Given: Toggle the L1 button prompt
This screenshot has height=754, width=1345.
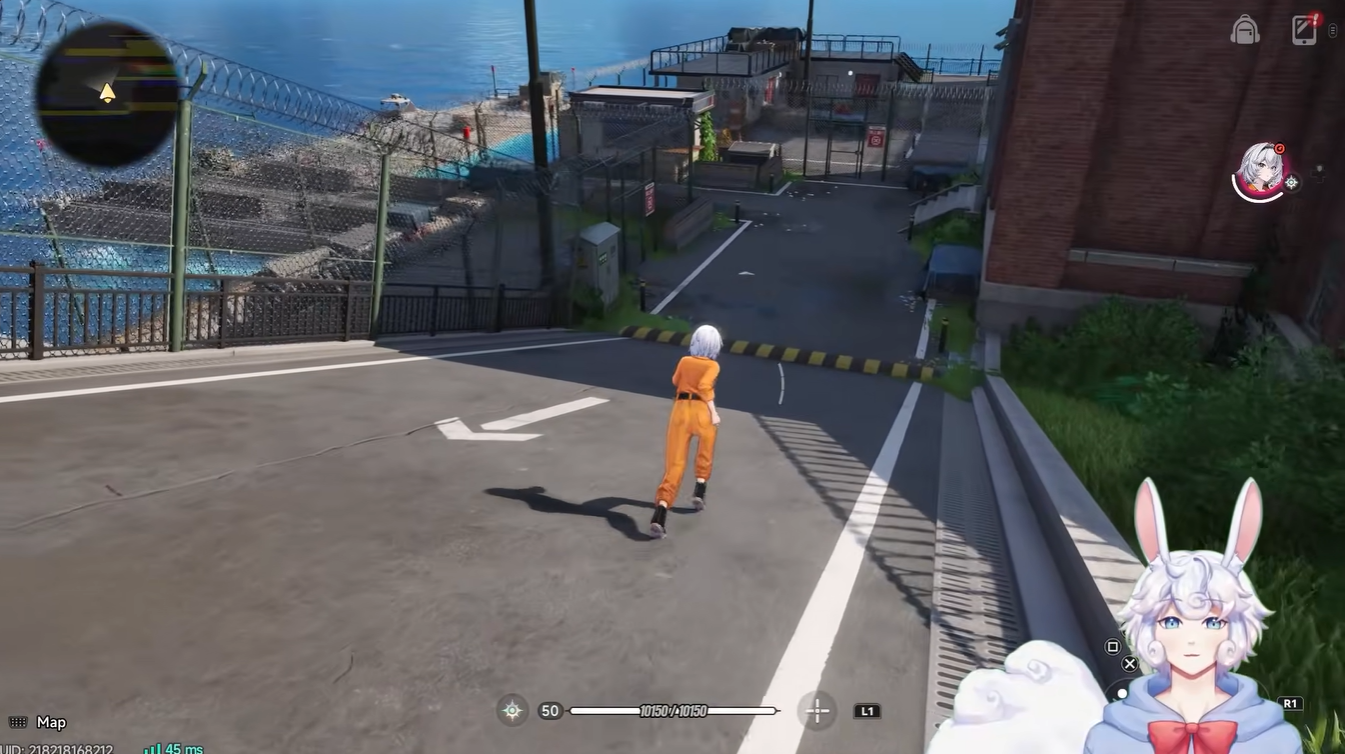Looking at the screenshot, I should click(x=866, y=711).
